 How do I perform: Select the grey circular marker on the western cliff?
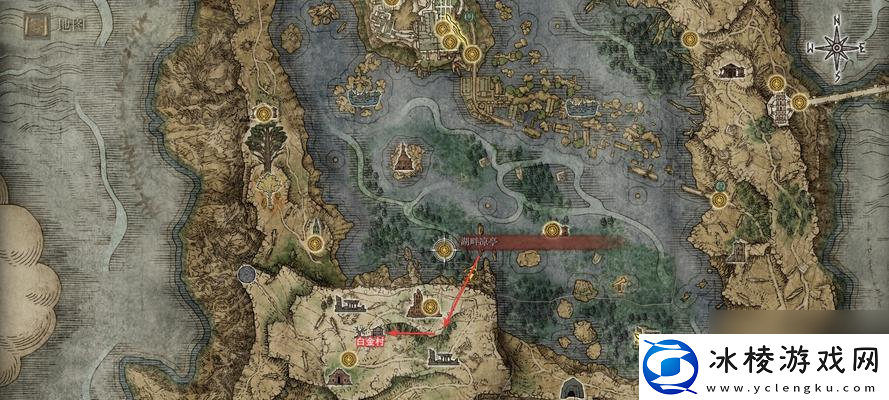point(246,274)
